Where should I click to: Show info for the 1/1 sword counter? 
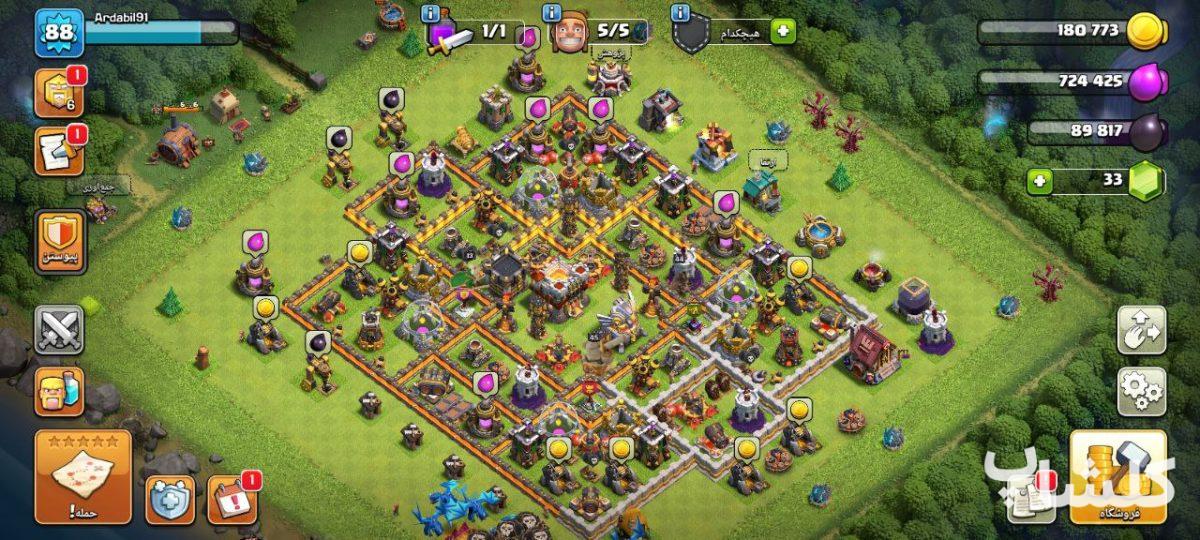[431, 13]
